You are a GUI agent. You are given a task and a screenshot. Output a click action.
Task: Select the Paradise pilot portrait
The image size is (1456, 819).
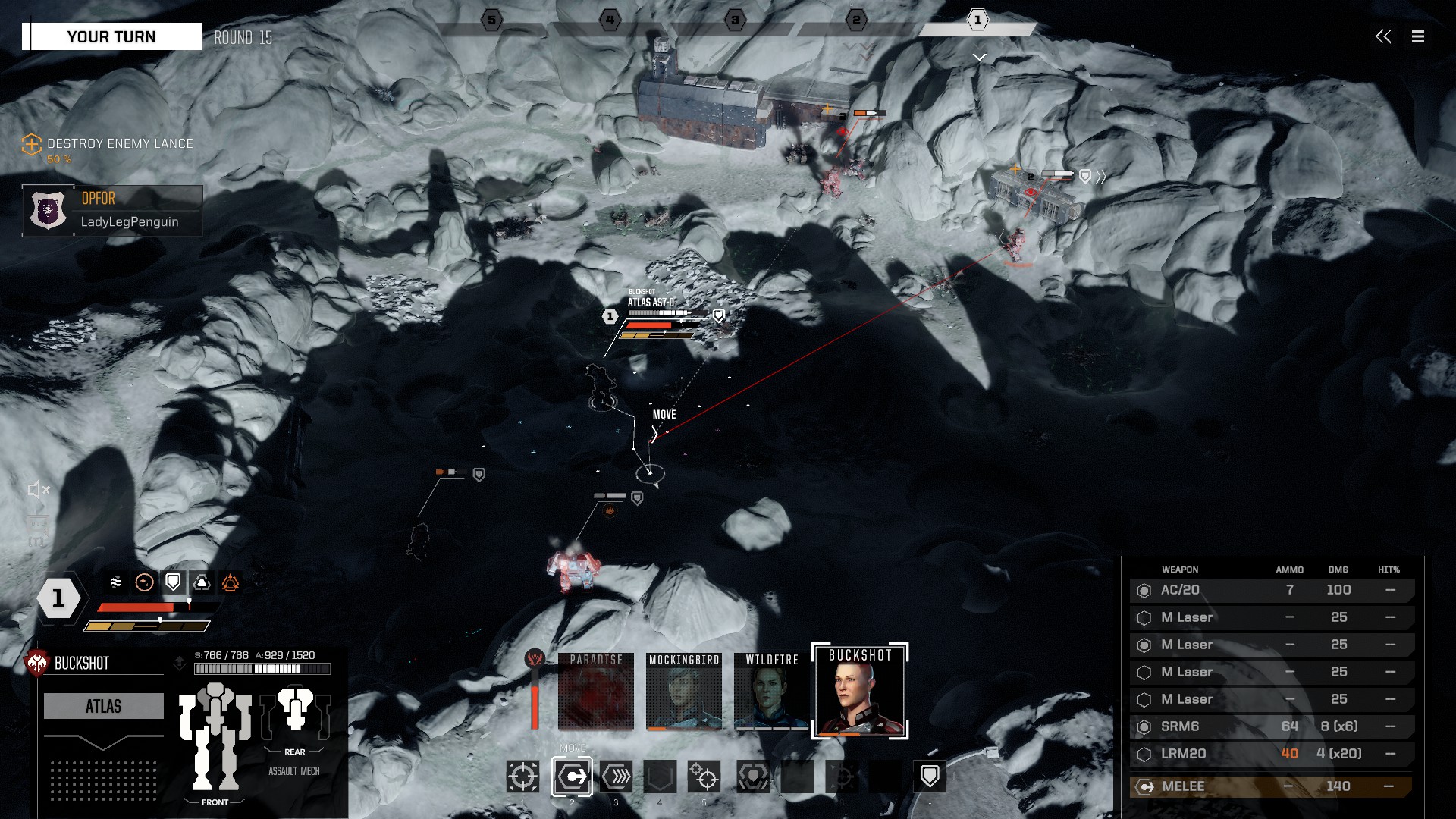click(595, 691)
